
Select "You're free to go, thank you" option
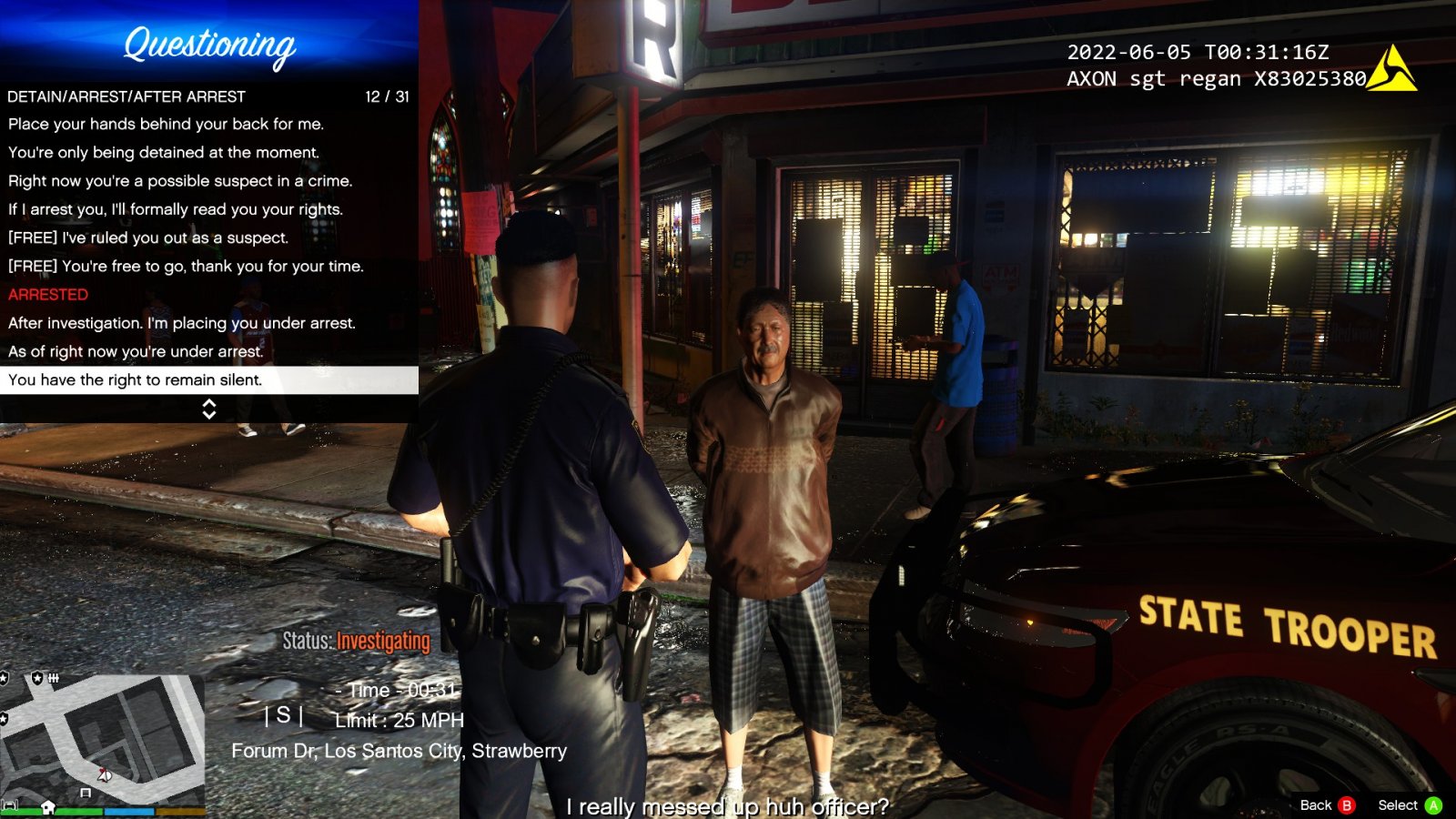186,266
